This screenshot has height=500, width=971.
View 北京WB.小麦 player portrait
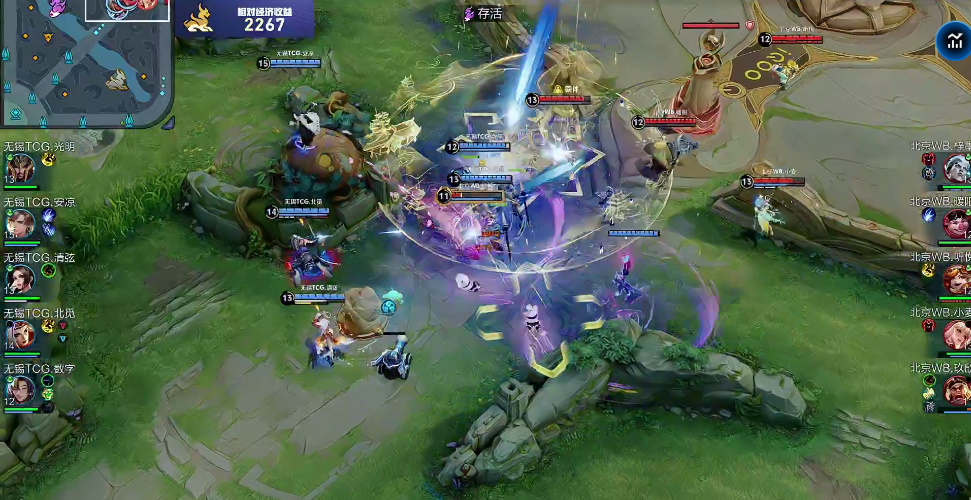[x=957, y=334]
